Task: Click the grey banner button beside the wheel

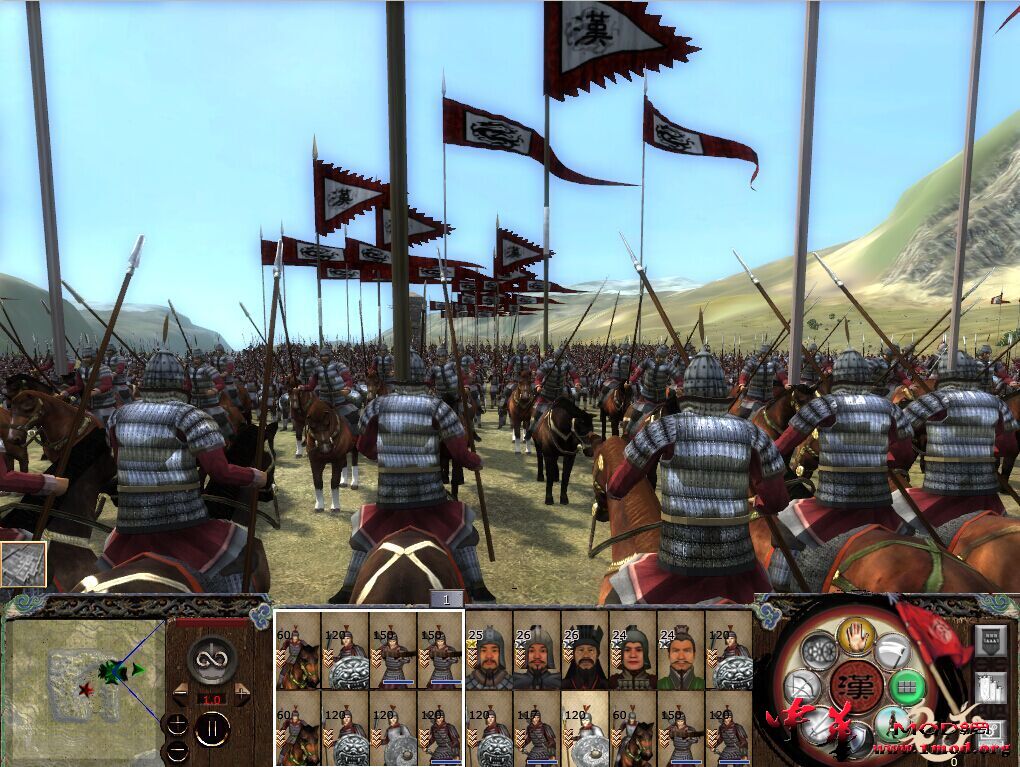Action: [992, 641]
